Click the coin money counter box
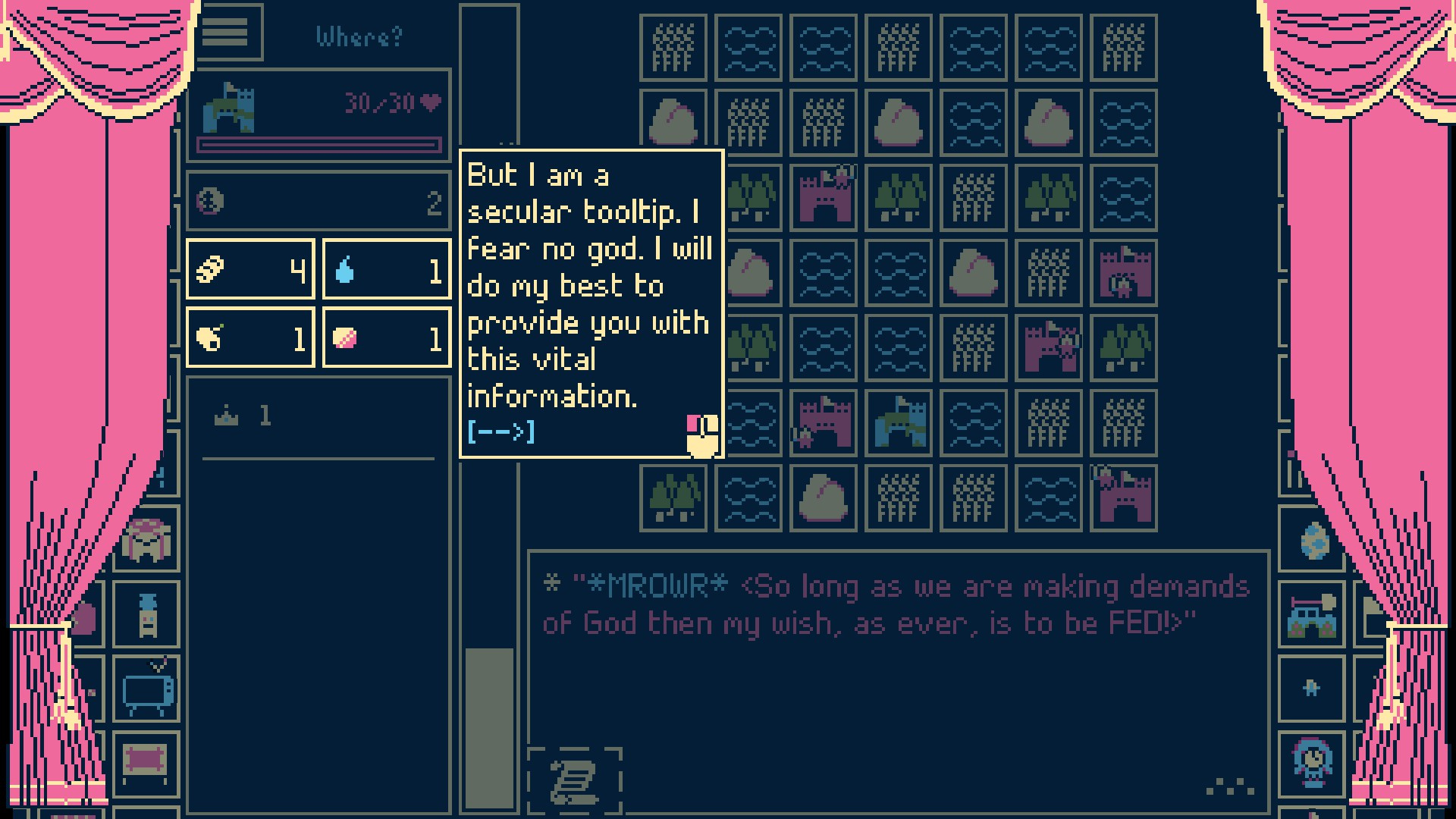Image resolution: width=1456 pixels, height=819 pixels. [x=318, y=202]
